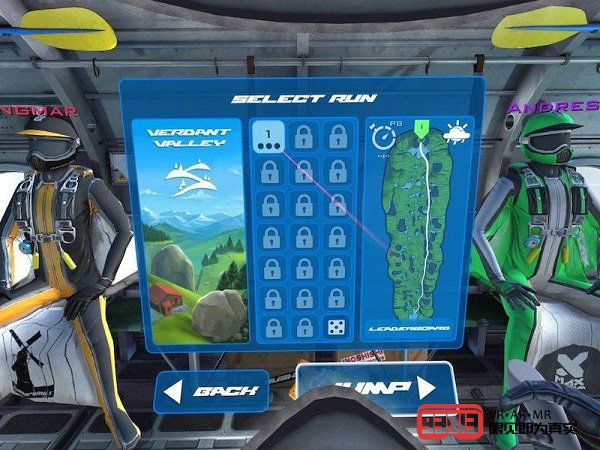Click the personal best stopwatch icon

pos(382,137)
